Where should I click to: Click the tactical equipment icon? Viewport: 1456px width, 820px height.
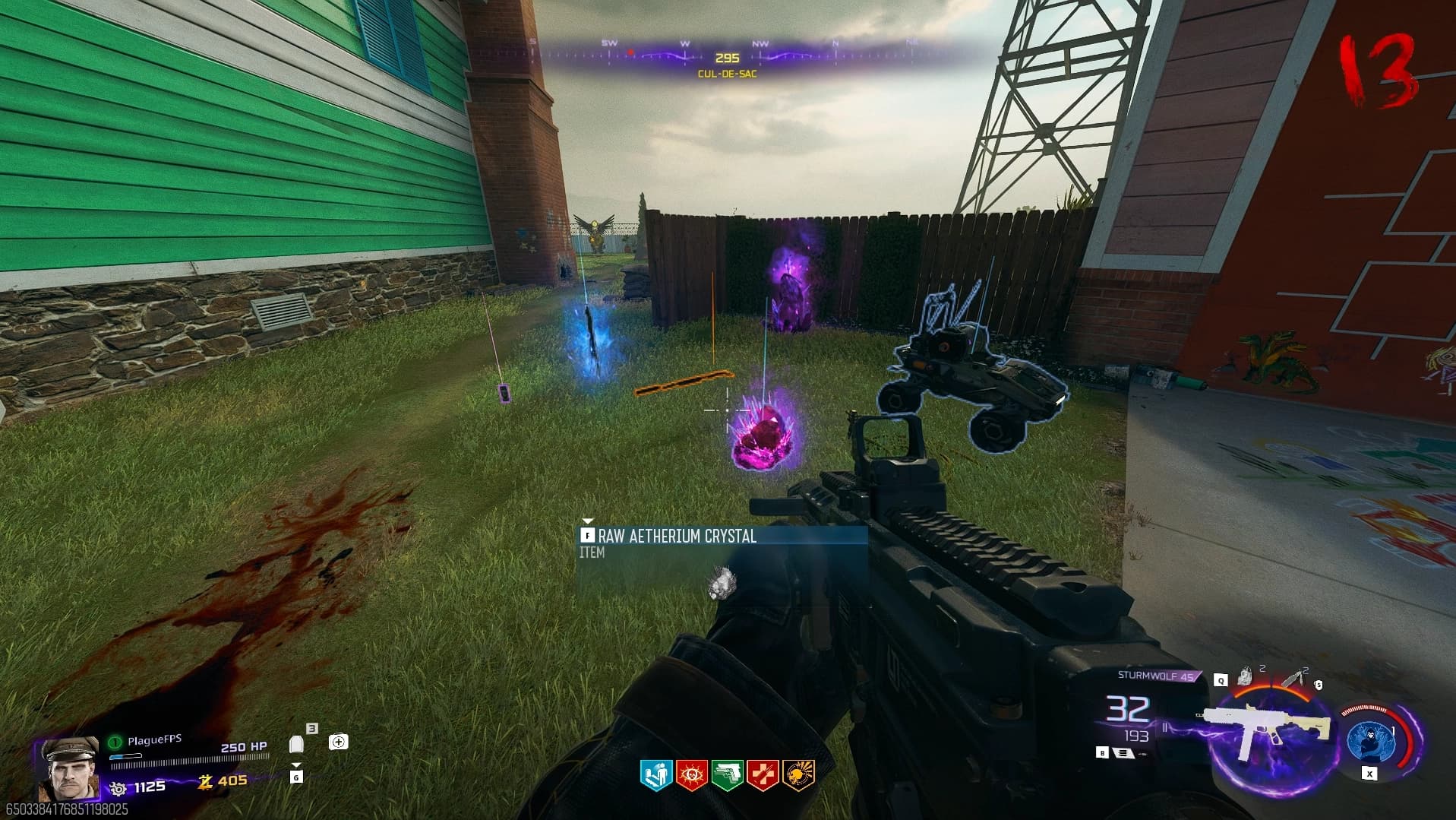click(x=1245, y=676)
